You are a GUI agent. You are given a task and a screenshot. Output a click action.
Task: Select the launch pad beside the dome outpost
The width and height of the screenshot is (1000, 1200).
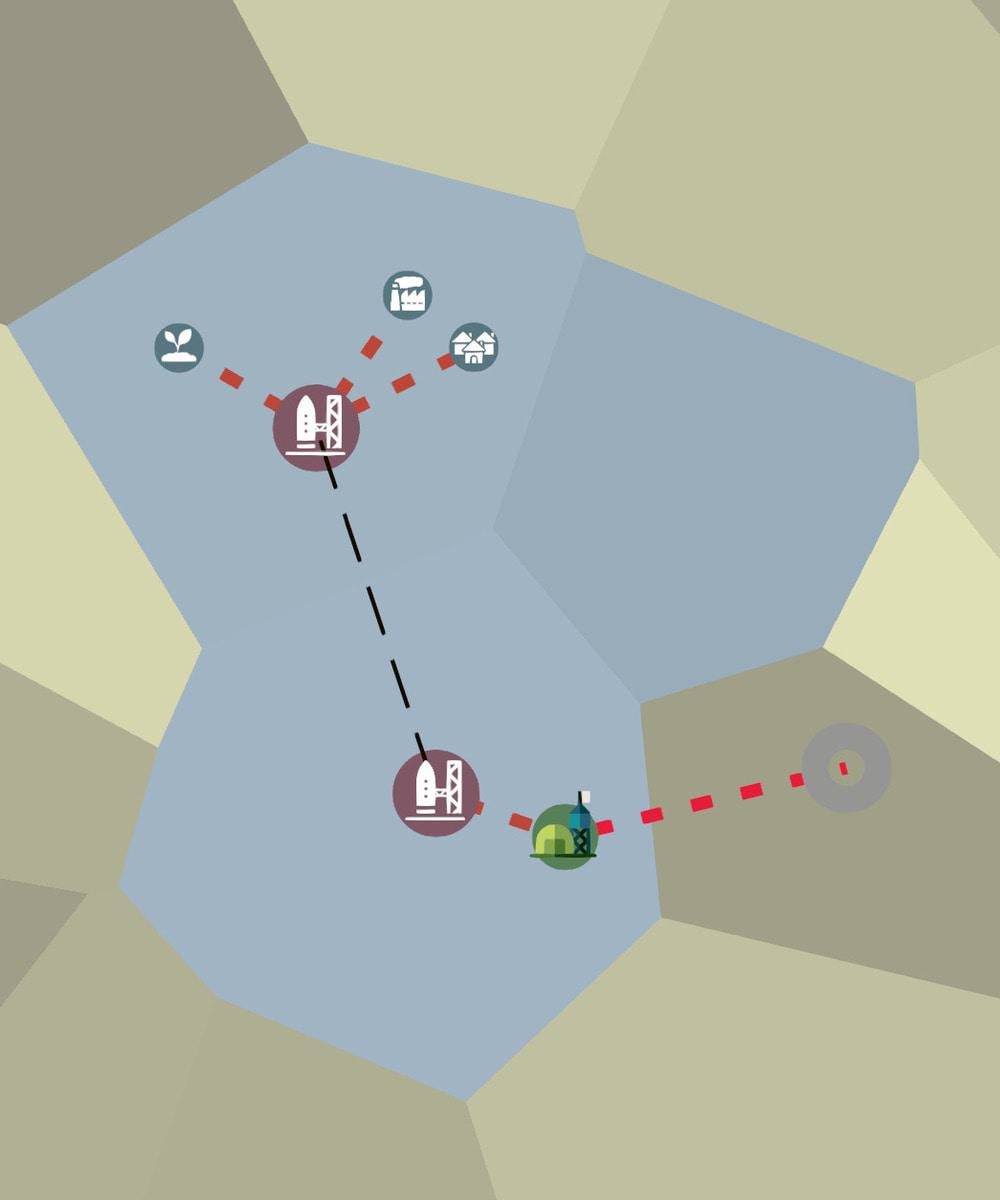[x=436, y=793]
